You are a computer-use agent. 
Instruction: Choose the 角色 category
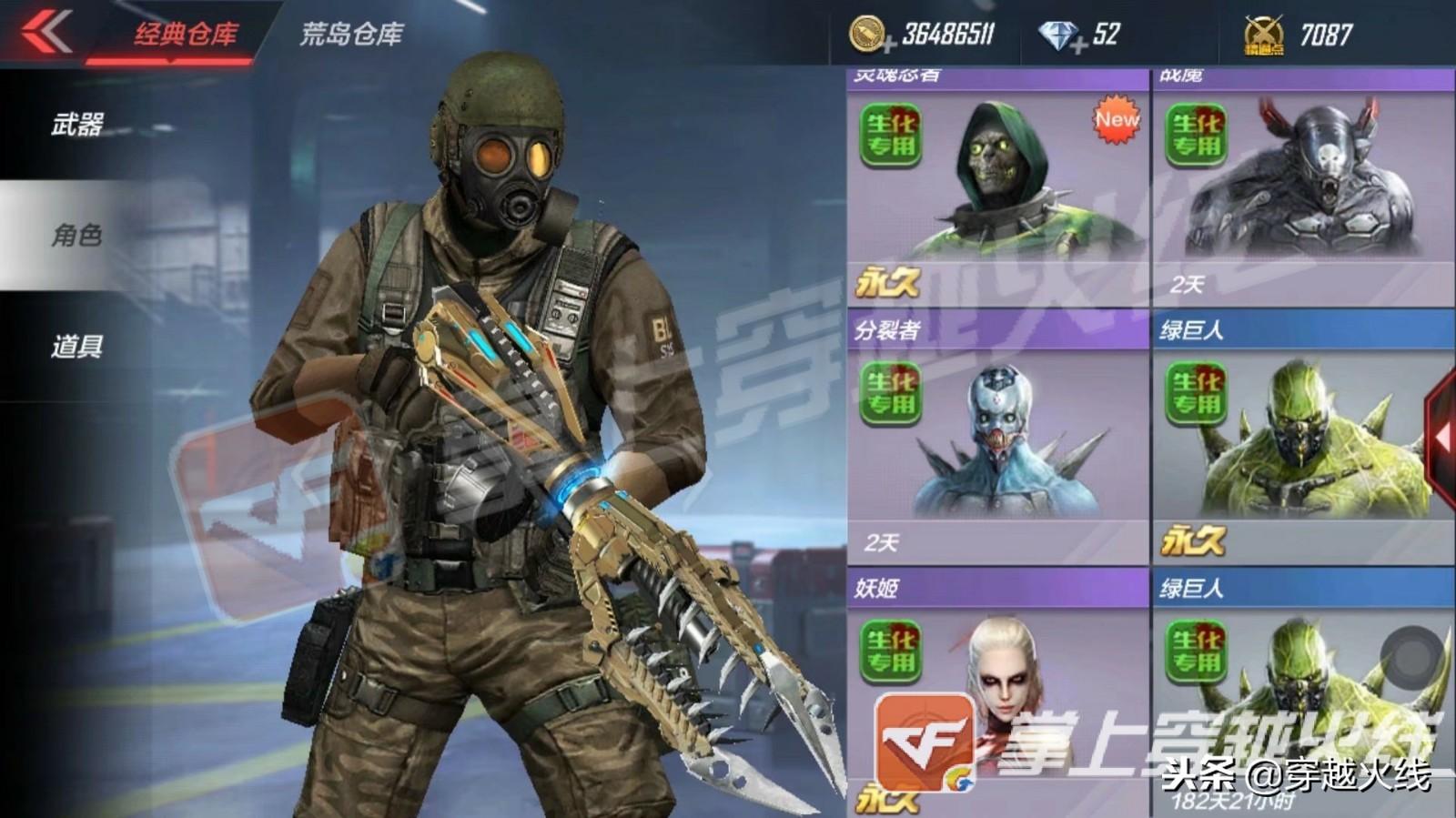click(76, 236)
